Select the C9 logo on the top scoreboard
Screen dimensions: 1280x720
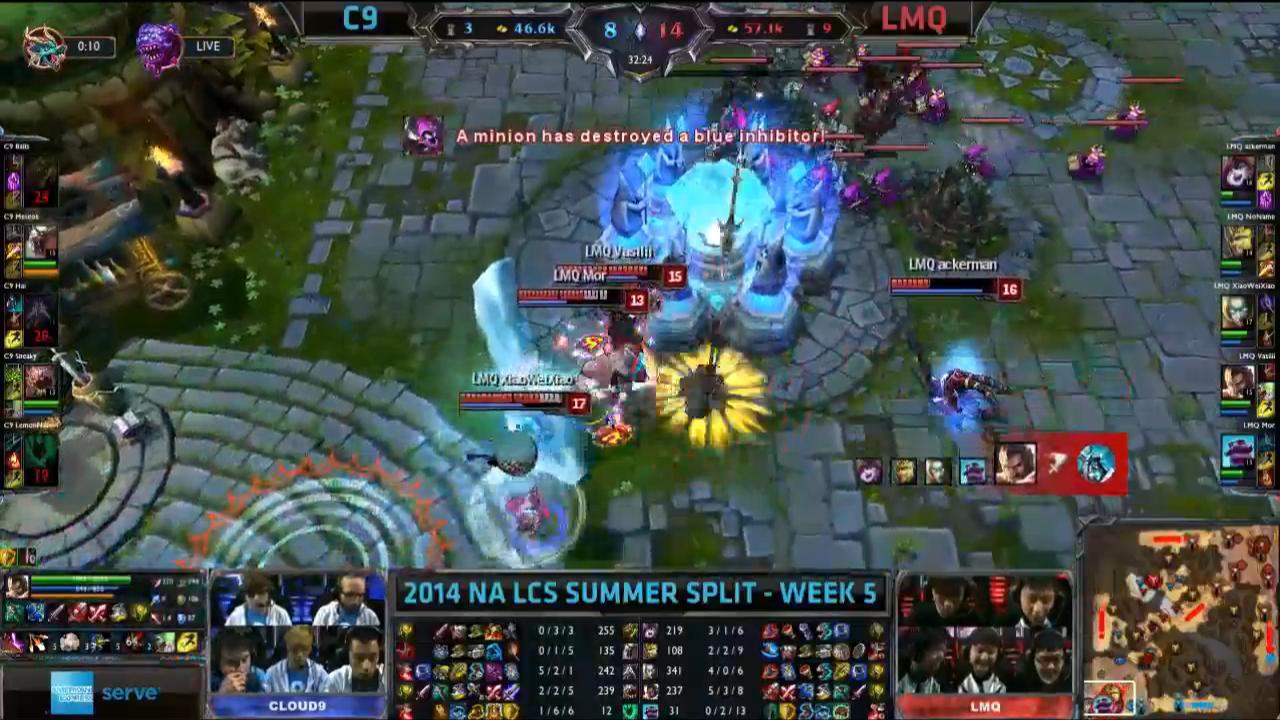pyautogui.click(x=360, y=19)
